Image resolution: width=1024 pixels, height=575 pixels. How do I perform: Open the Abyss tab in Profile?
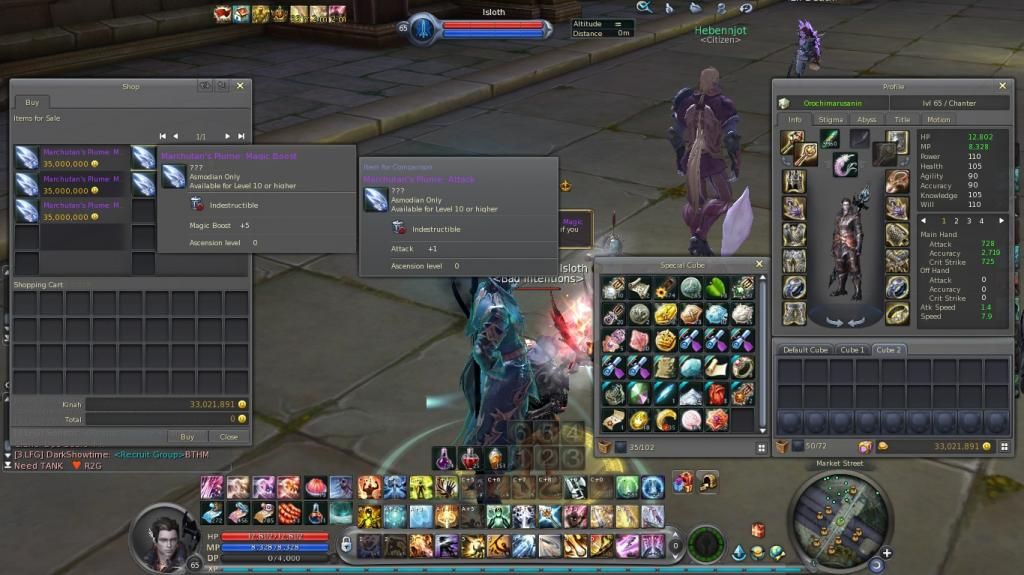click(866, 119)
